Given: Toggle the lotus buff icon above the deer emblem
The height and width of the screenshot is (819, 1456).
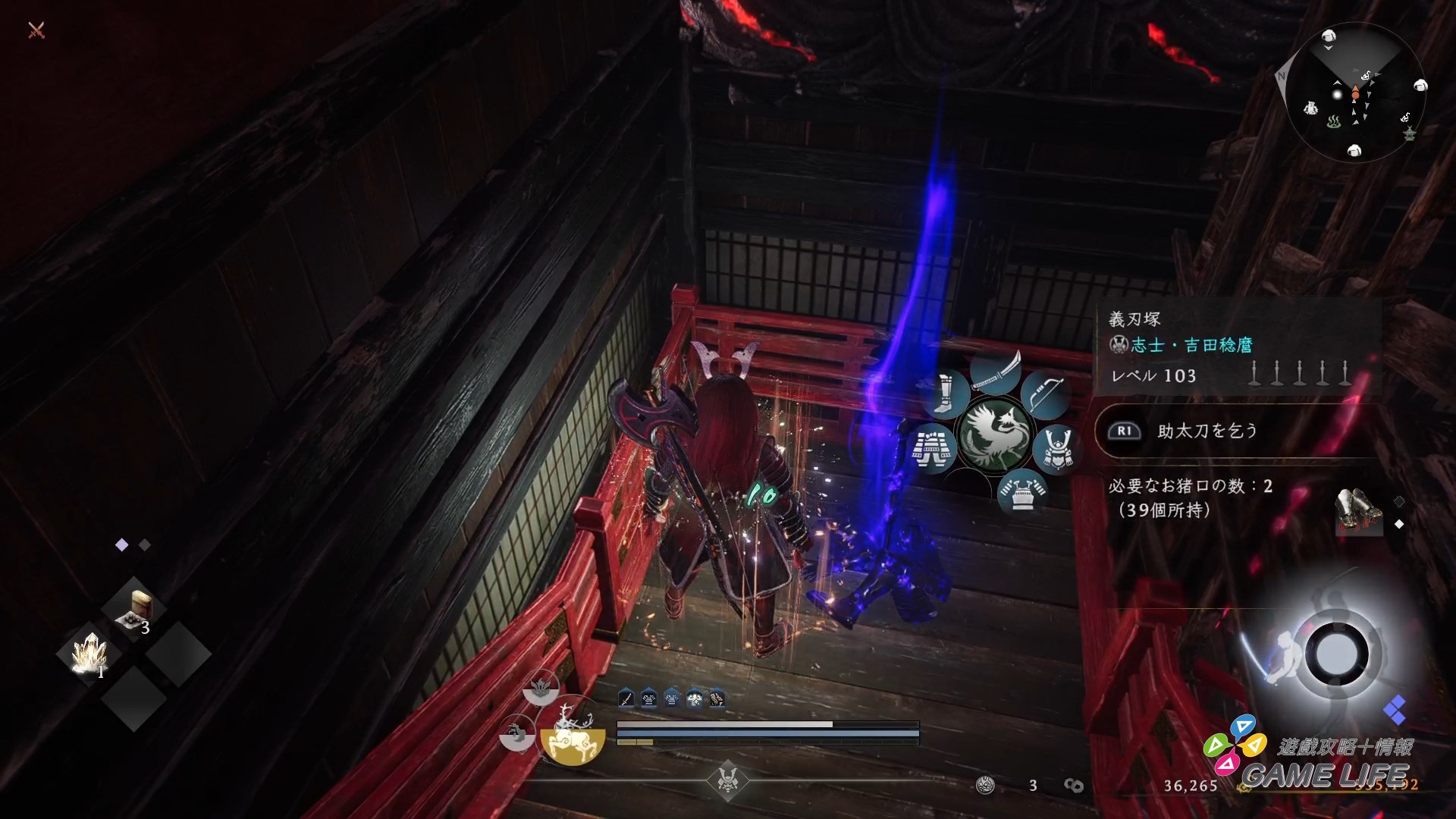Looking at the screenshot, I should 541,689.
